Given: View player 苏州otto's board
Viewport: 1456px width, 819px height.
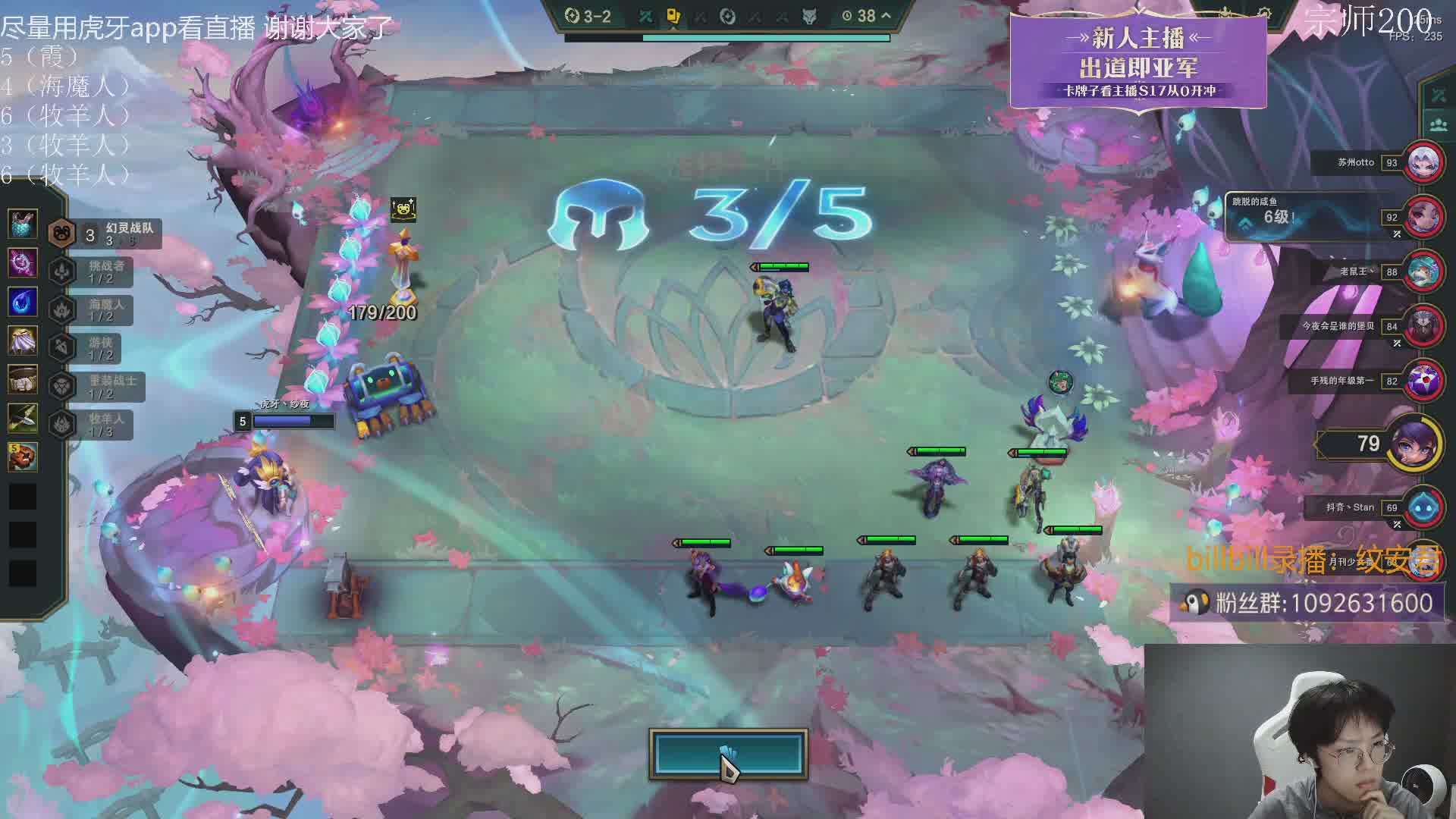Looking at the screenshot, I should [x=1423, y=162].
